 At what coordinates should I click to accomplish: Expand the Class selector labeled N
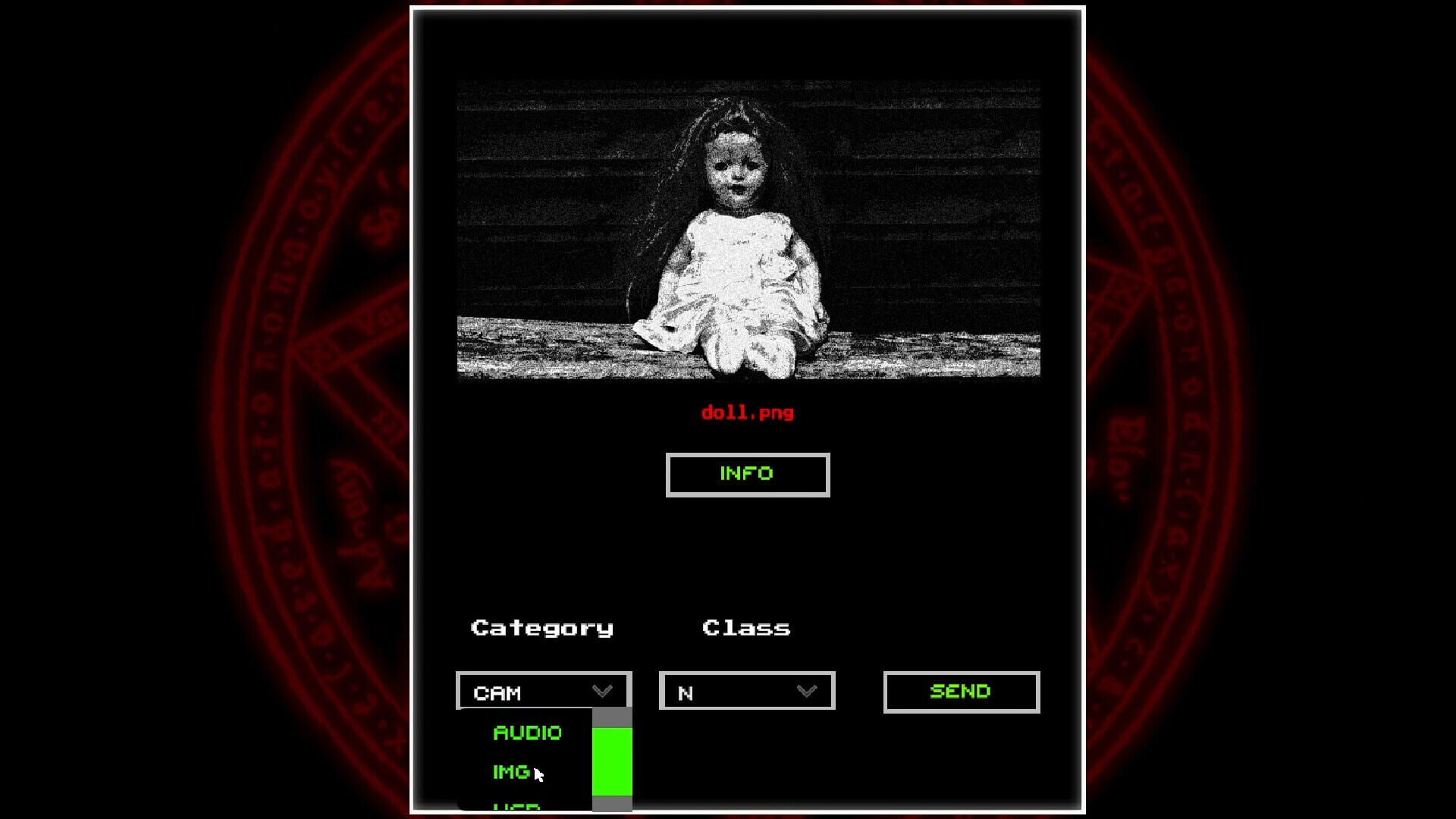click(747, 690)
